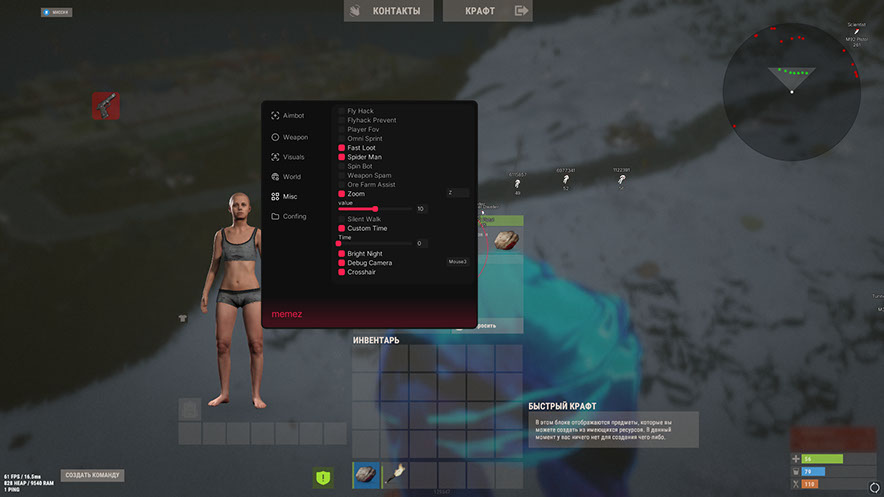Toggle the Fast Loot checkbox
This screenshot has height=497, width=884.
pyautogui.click(x=341, y=148)
